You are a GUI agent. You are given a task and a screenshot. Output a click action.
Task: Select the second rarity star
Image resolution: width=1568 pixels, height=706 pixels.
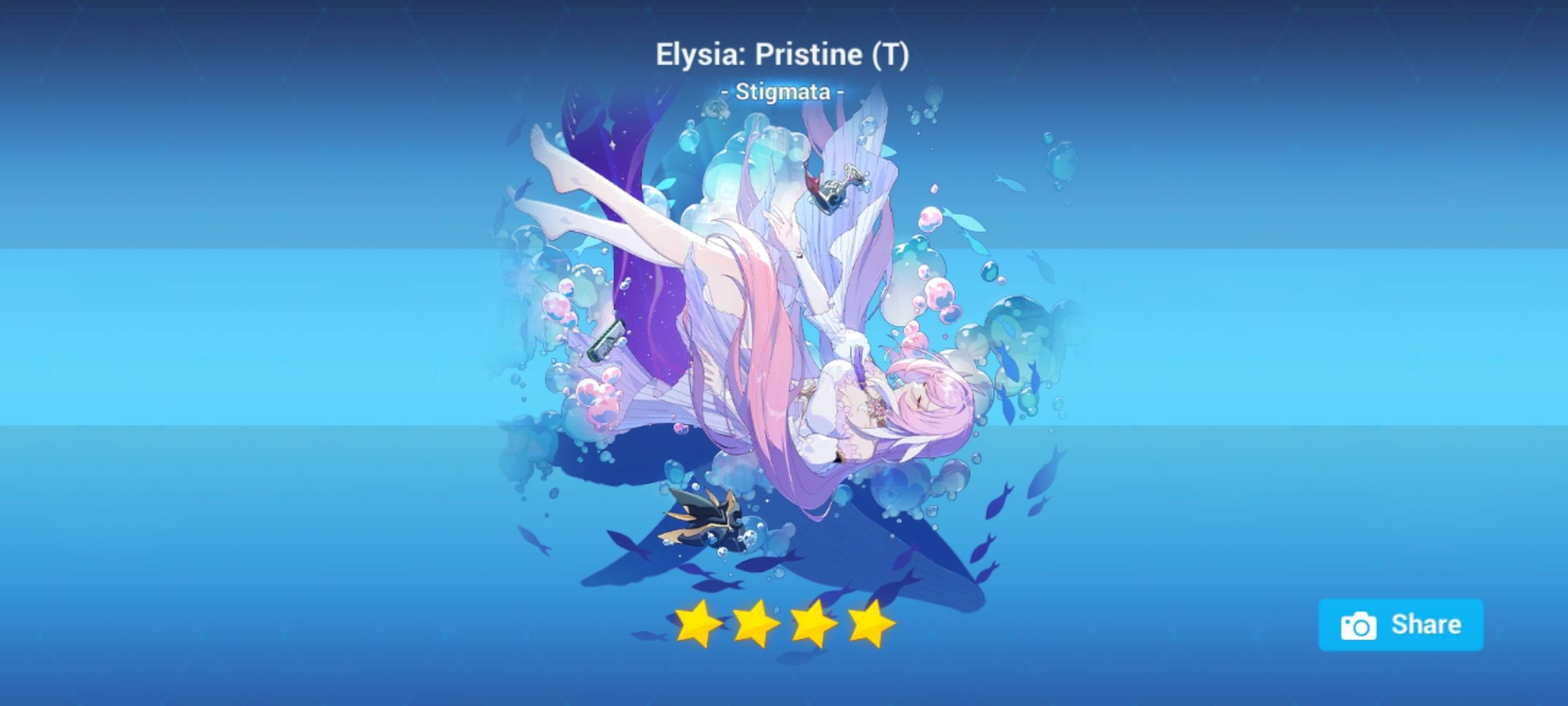pyautogui.click(x=755, y=626)
